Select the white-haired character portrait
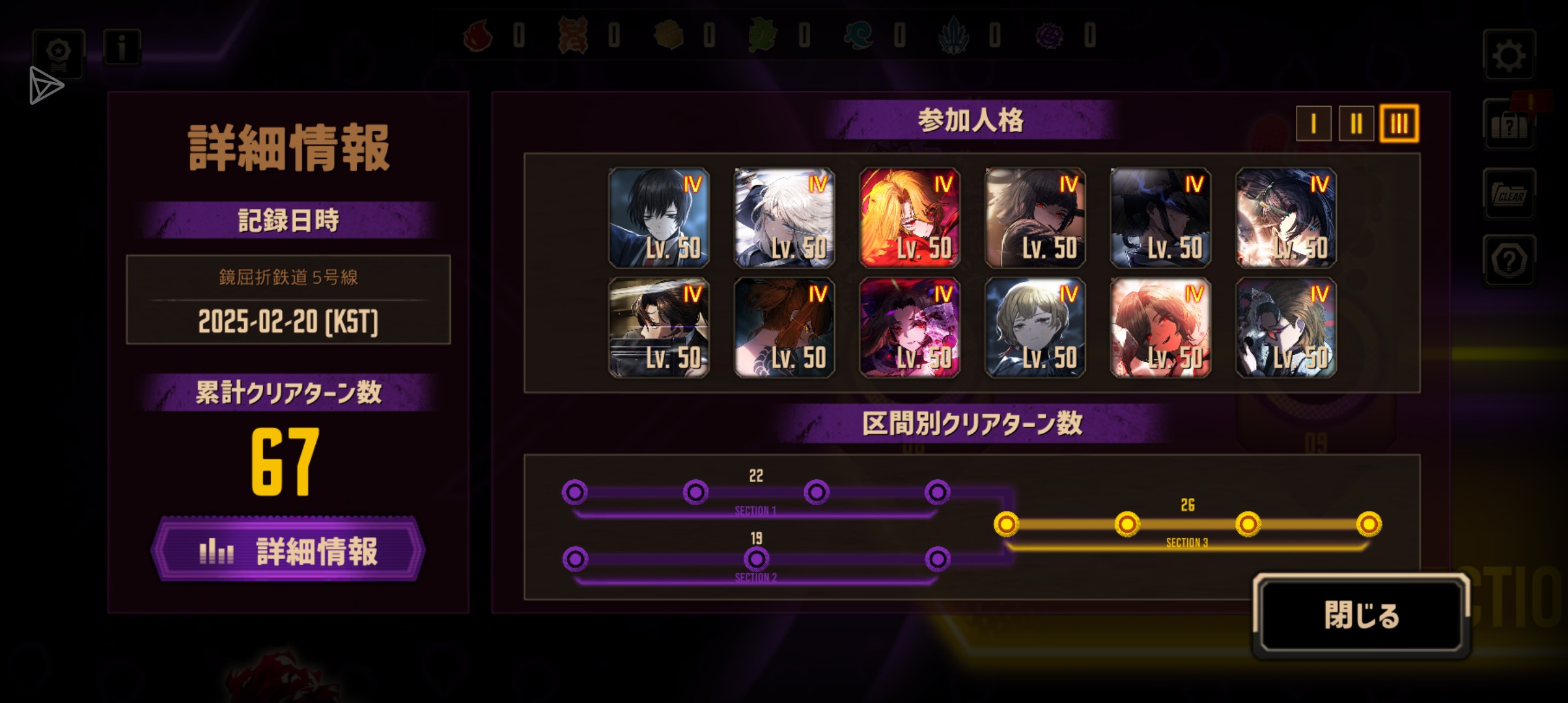 click(x=784, y=217)
